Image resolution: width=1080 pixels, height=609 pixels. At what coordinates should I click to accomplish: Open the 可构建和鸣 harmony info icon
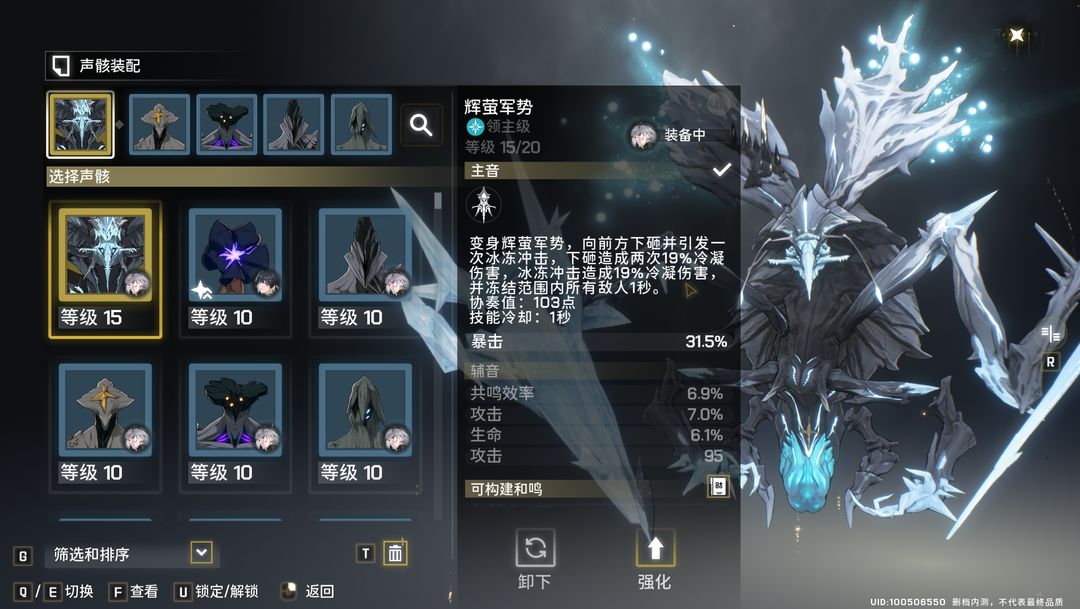click(718, 487)
